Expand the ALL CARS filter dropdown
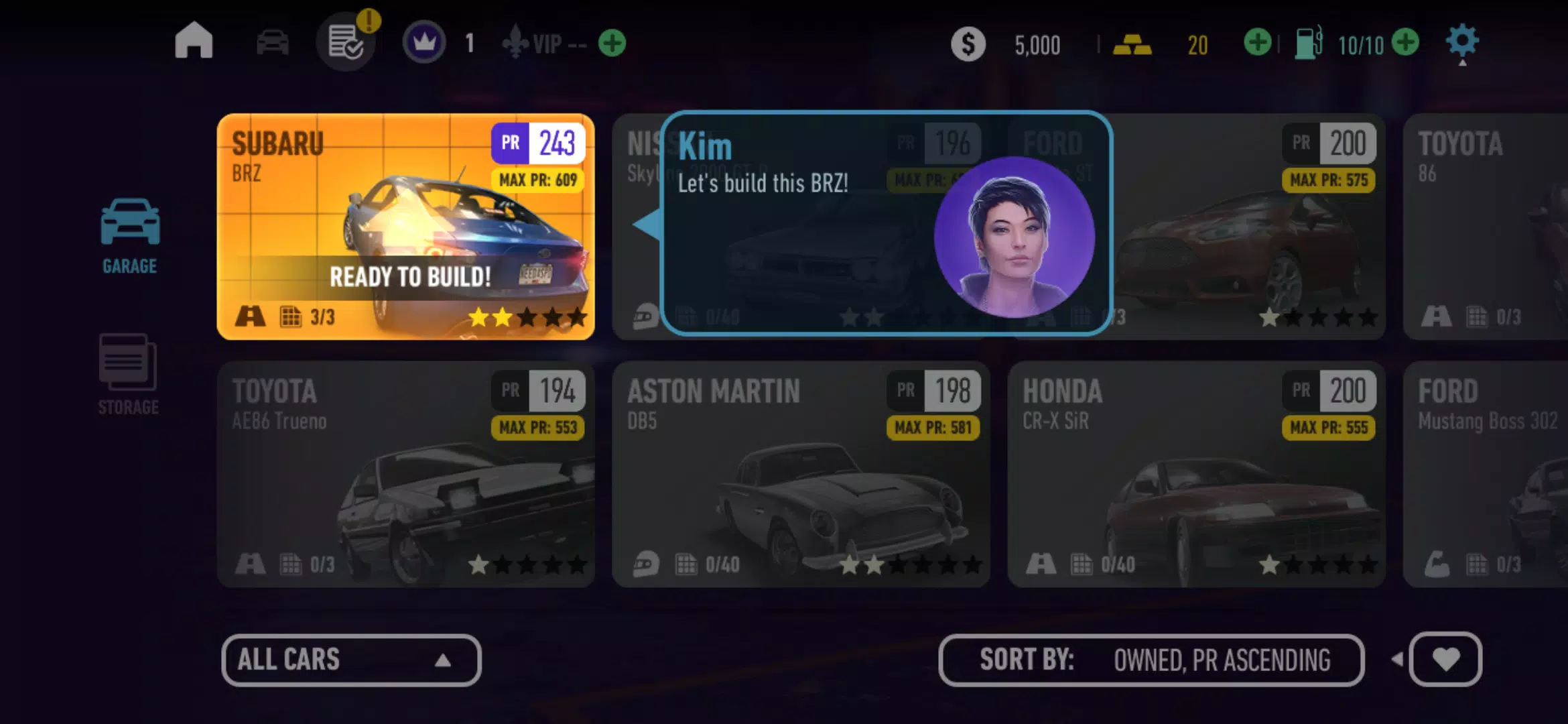The width and height of the screenshot is (1568, 724). pyautogui.click(x=351, y=660)
